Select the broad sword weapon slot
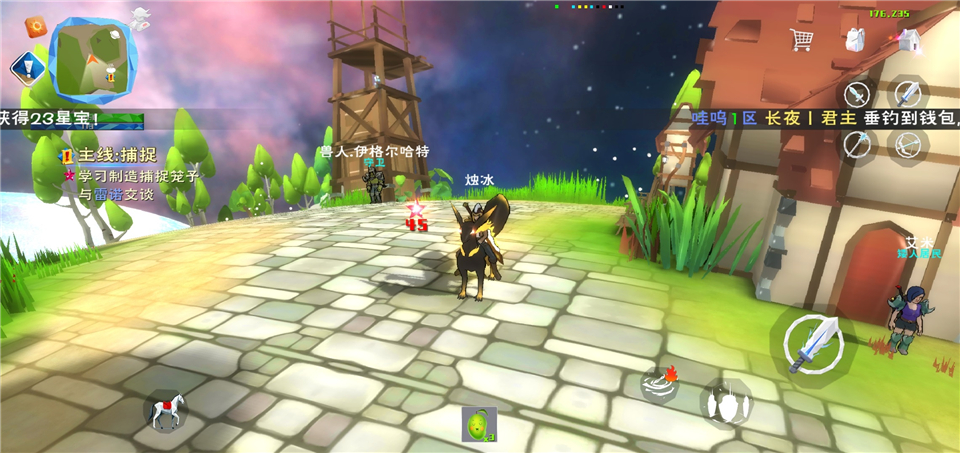960x453 pixels. (908, 95)
